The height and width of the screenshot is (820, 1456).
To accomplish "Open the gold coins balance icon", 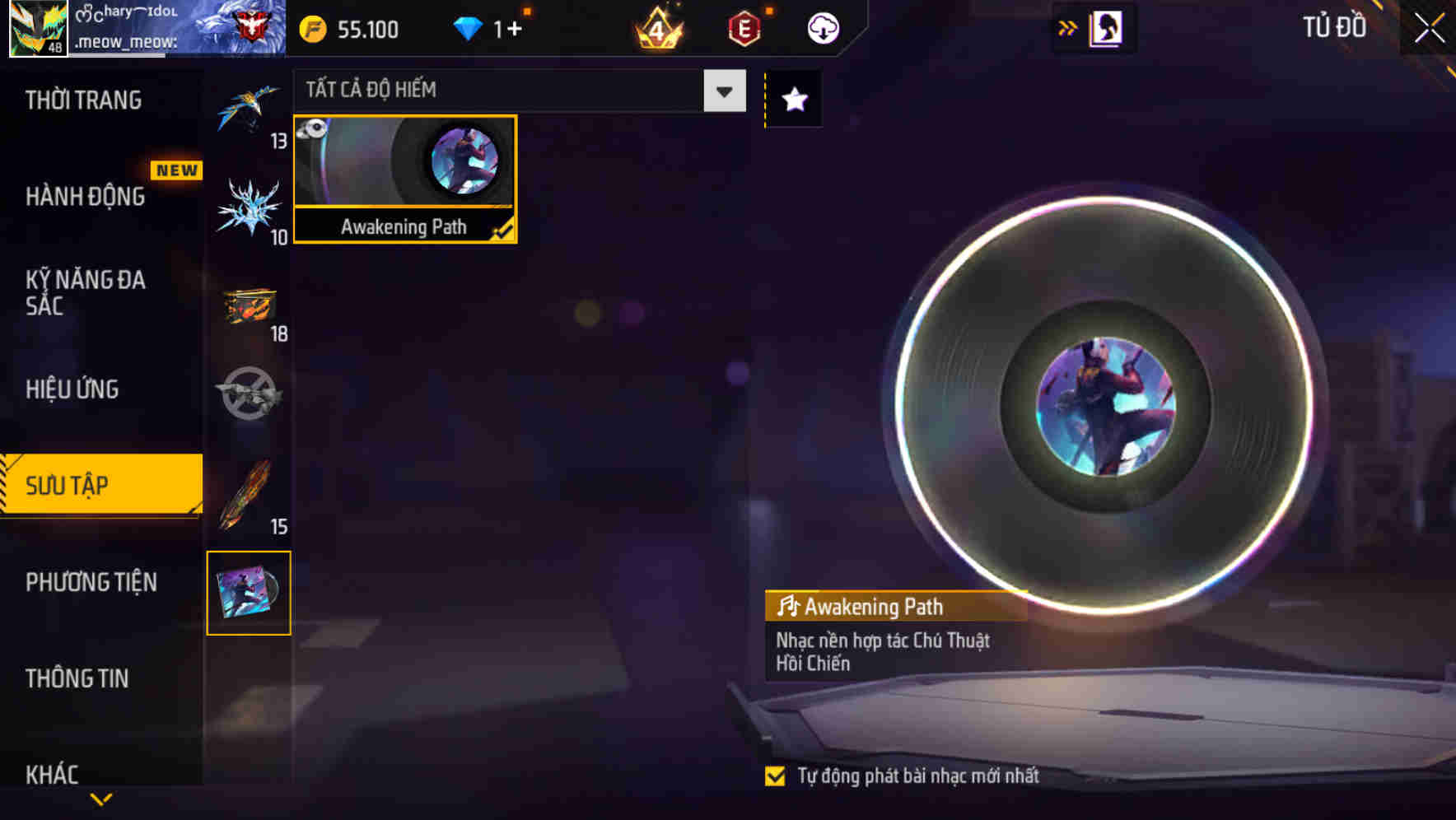I will [313, 28].
